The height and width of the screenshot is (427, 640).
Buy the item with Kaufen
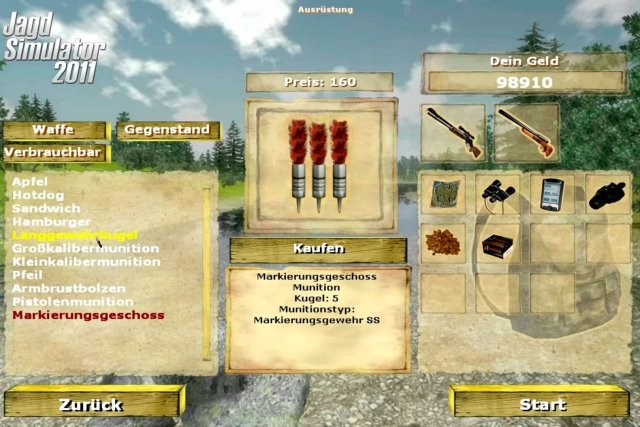318,249
